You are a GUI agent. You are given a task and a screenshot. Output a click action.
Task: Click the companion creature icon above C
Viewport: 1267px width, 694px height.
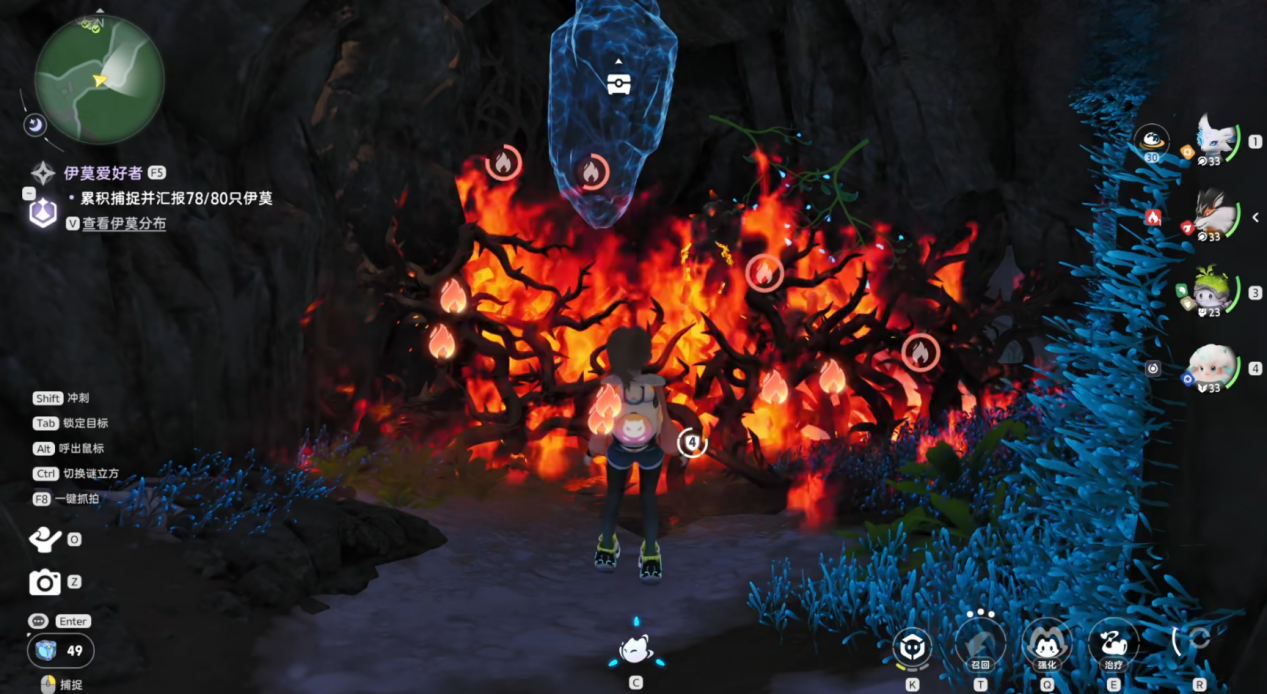(635, 650)
